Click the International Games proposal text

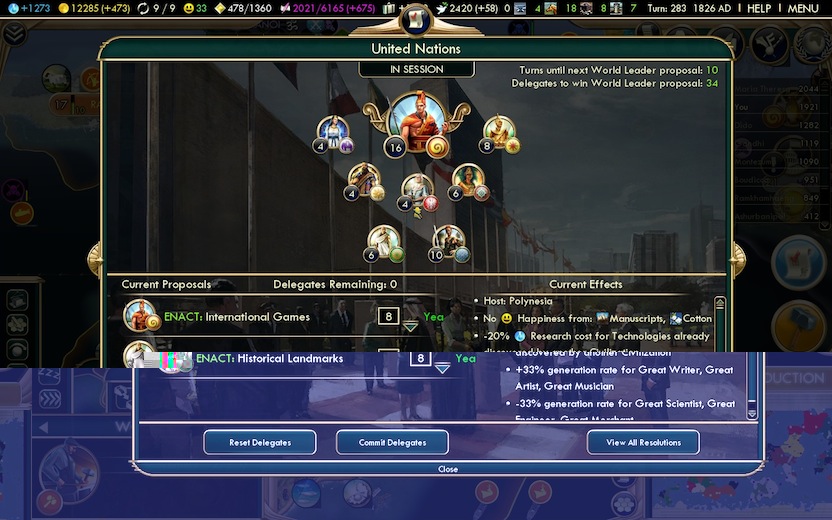point(252,317)
